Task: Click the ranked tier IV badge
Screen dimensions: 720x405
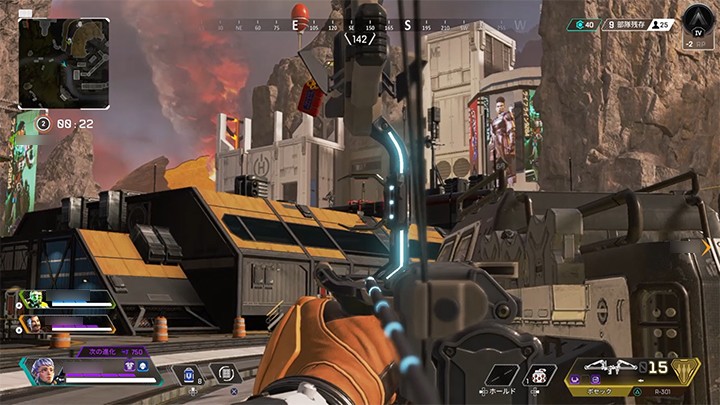Action: 697,19
